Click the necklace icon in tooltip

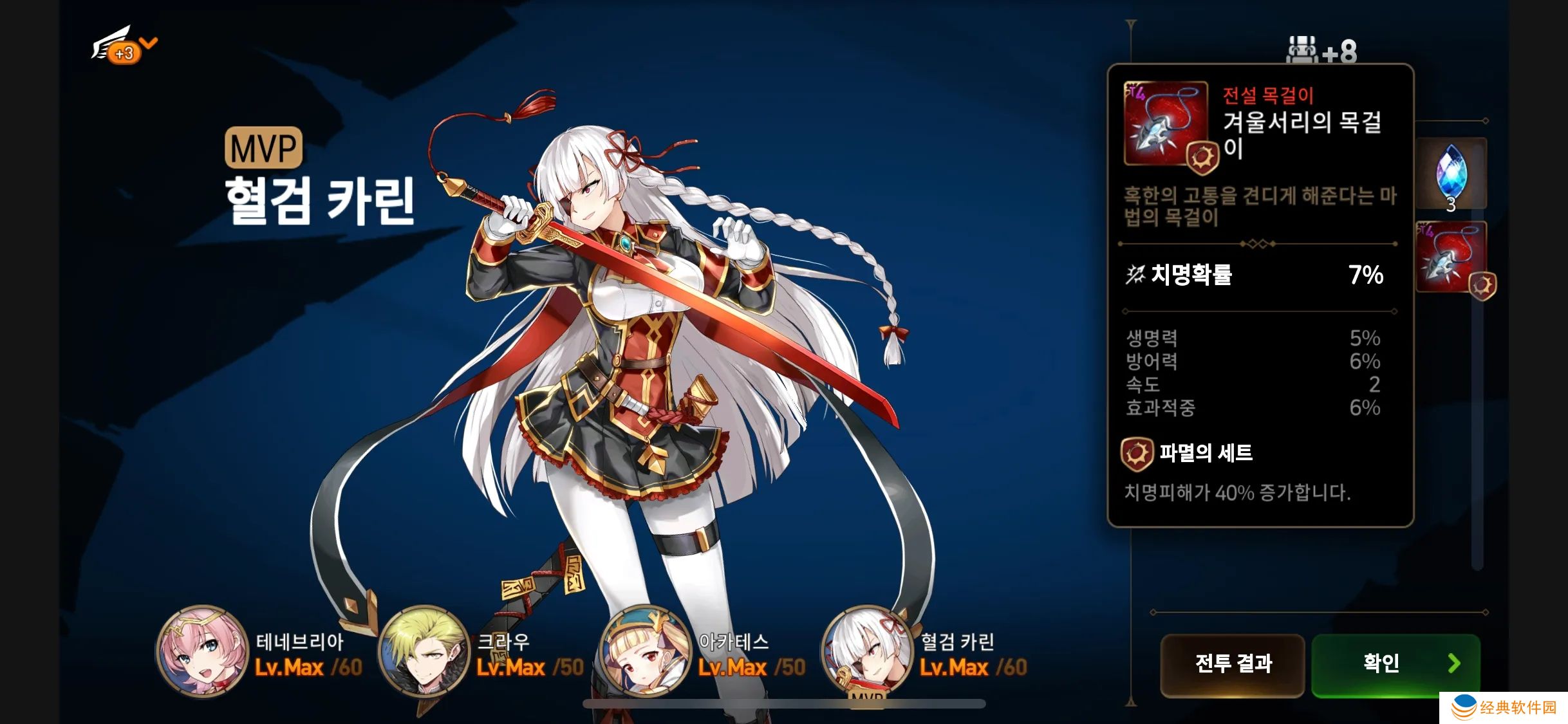pyautogui.click(x=1165, y=124)
